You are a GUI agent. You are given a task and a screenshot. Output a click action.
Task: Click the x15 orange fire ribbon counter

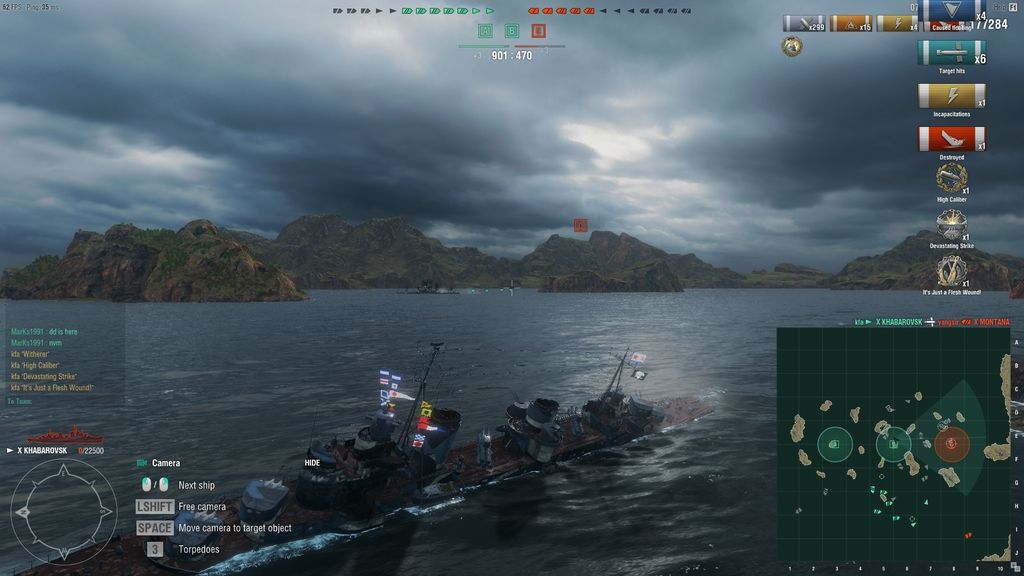pyautogui.click(x=850, y=23)
